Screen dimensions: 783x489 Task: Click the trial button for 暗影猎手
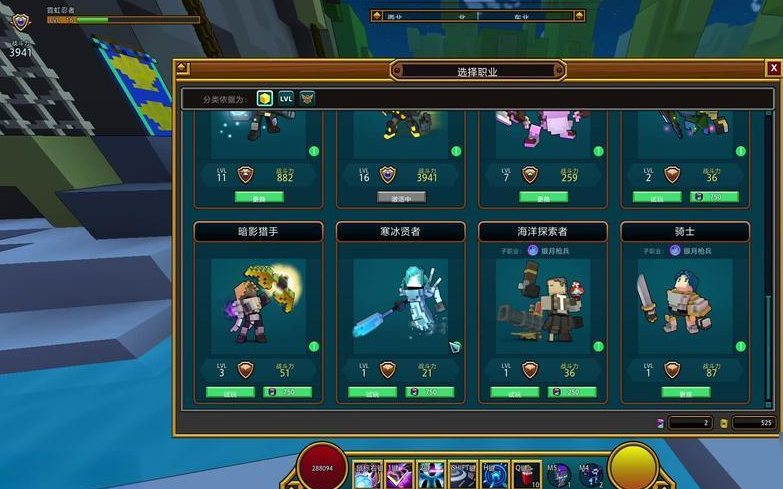(x=230, y=393)
